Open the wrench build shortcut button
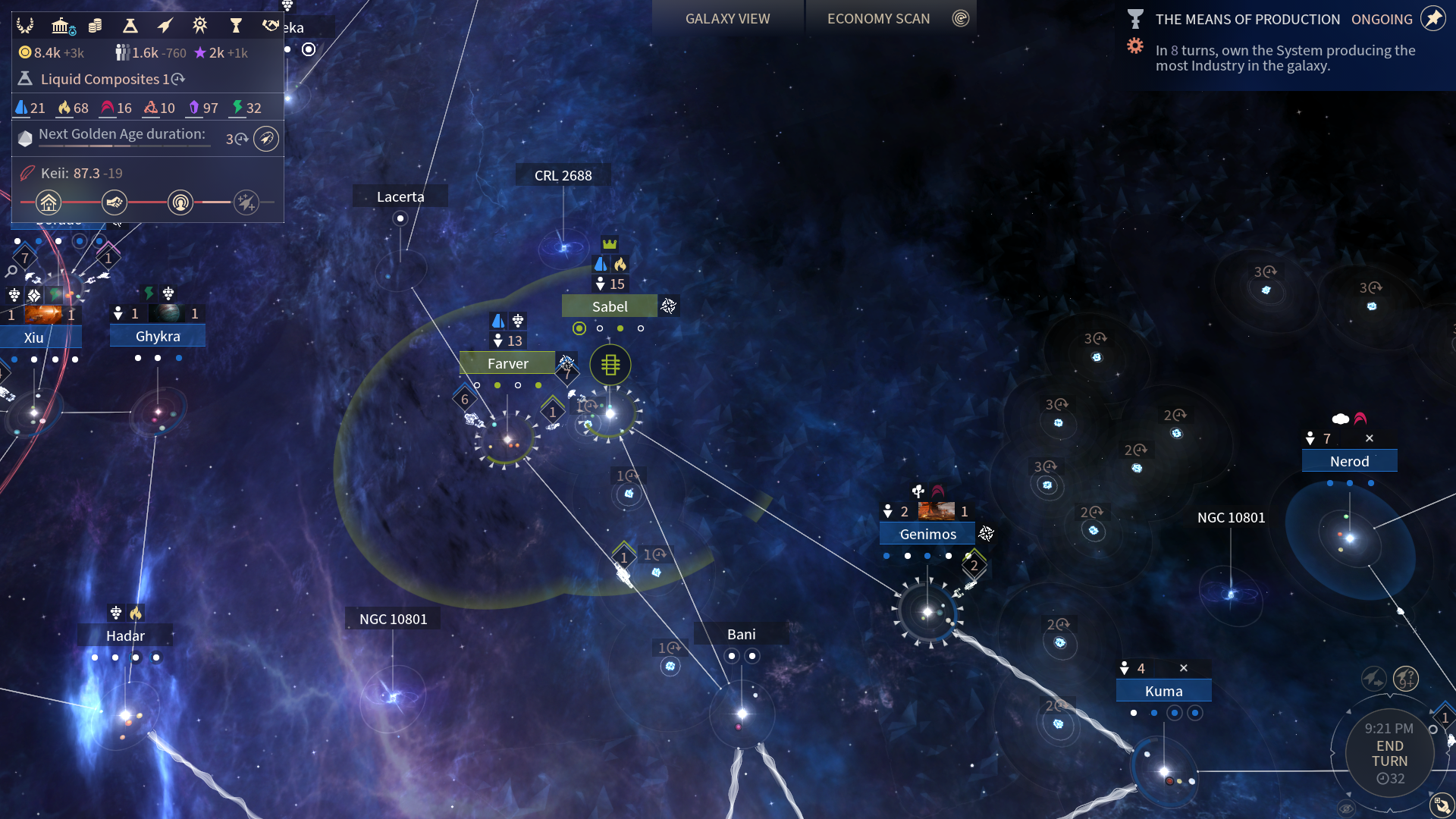 [x=1442, y=805]
